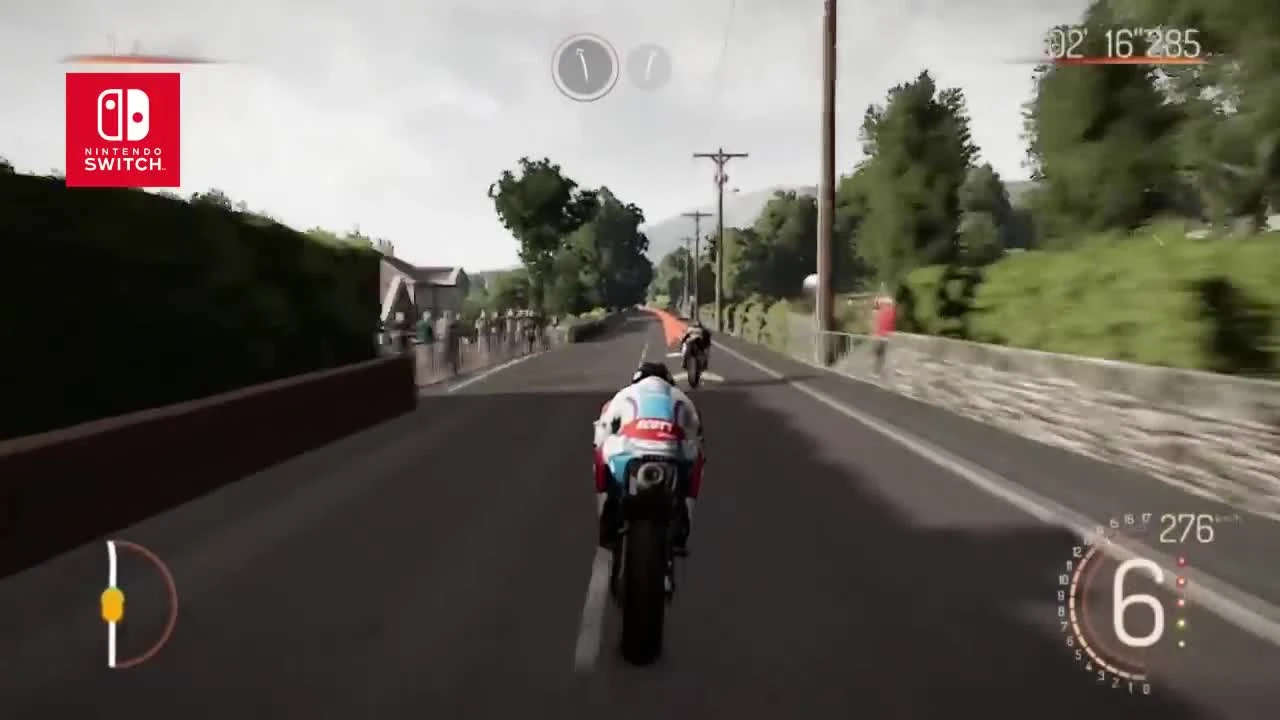
Task: Click the yellow marker on the lean slider
Action: tap(111, 604)
